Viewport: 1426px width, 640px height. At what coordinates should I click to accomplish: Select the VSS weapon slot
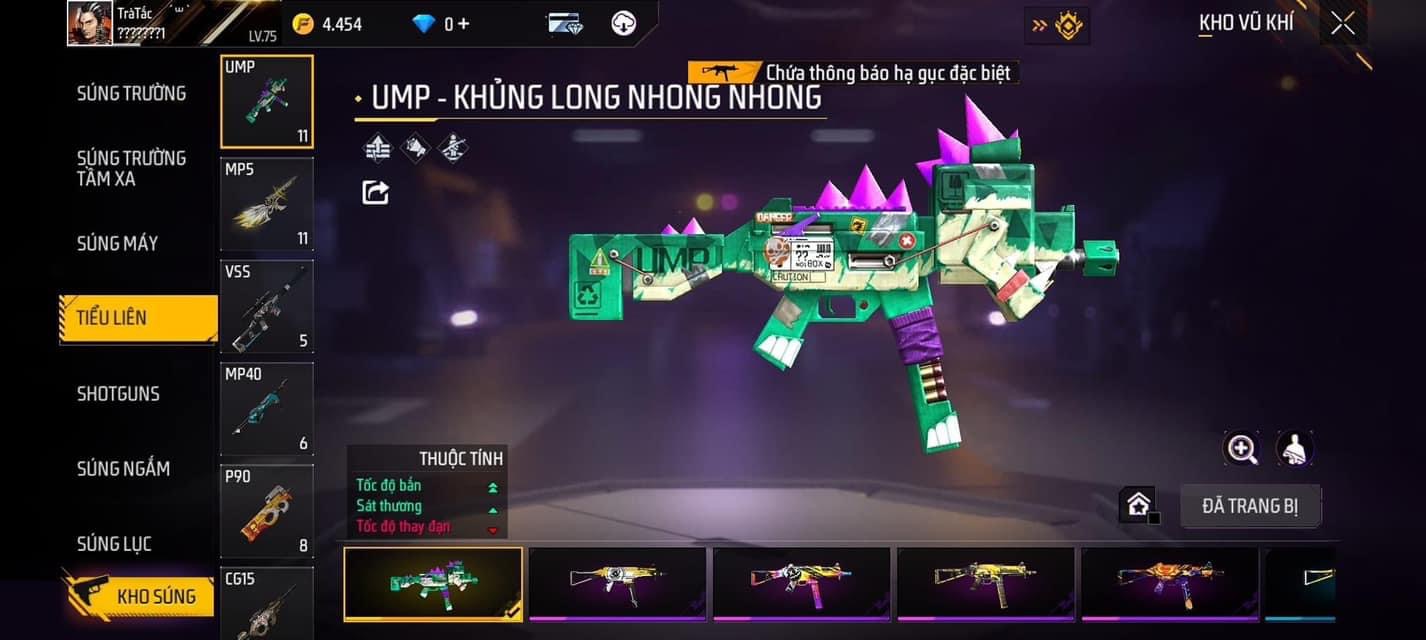(x=266, y=306)
